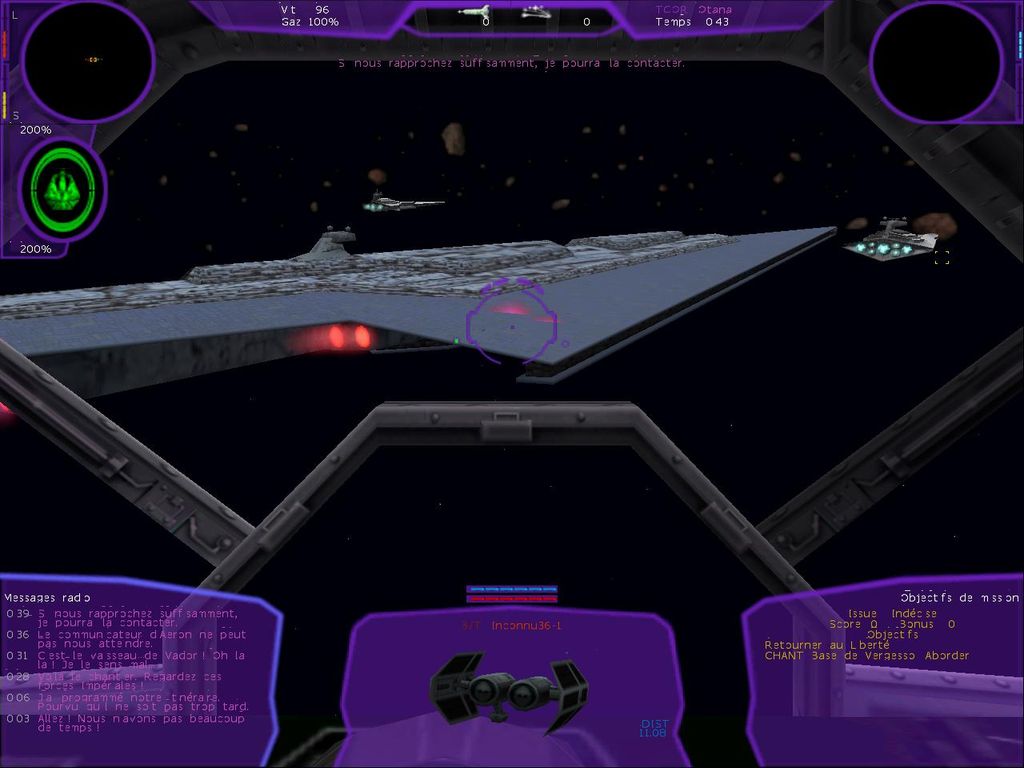The width and height of the screenshot is (1024, 768).
Task: Select the rear sensor radar scope
Action: coord(936,60)
